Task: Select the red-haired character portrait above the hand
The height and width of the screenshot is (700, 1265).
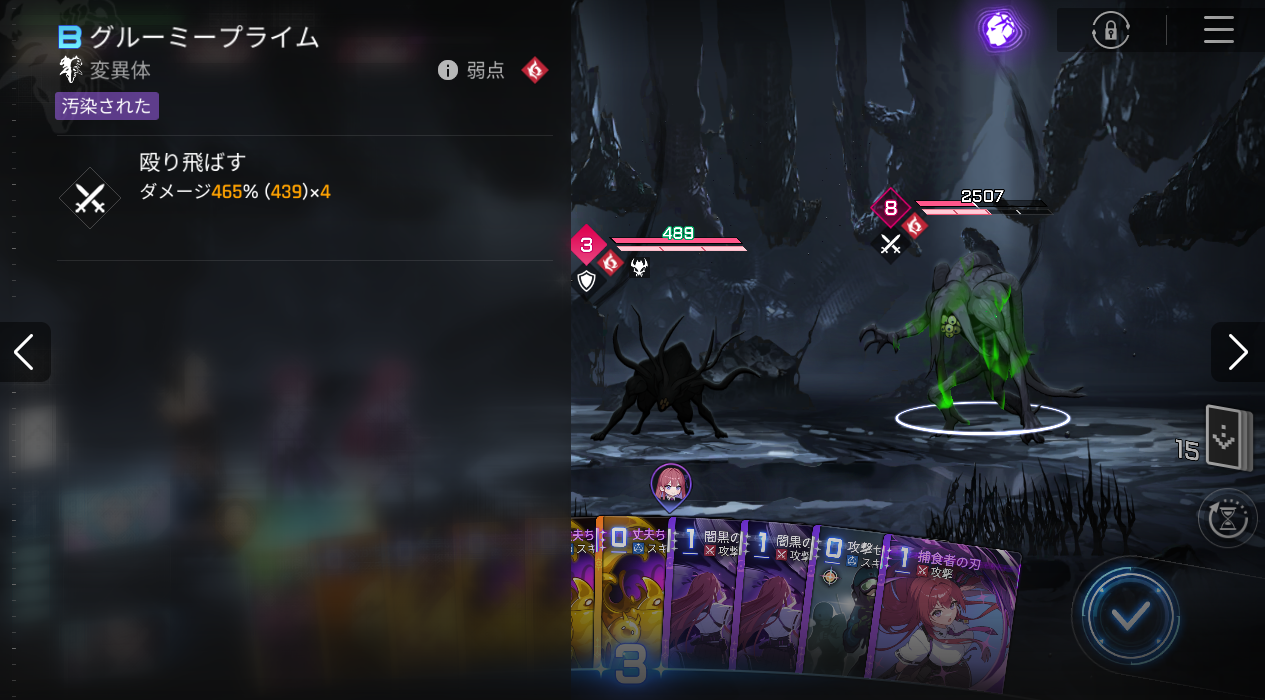Action: tap(670, 485)
